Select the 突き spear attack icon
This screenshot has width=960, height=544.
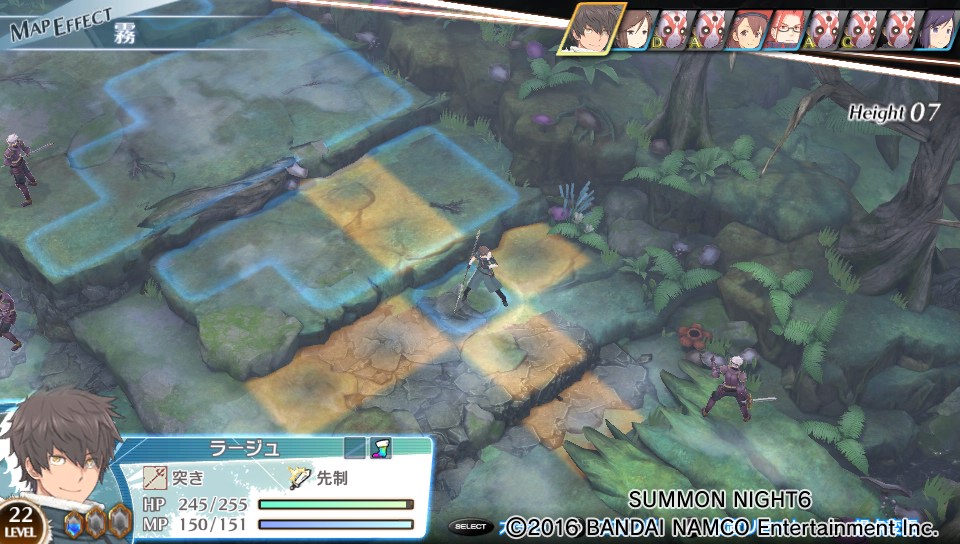156,477
